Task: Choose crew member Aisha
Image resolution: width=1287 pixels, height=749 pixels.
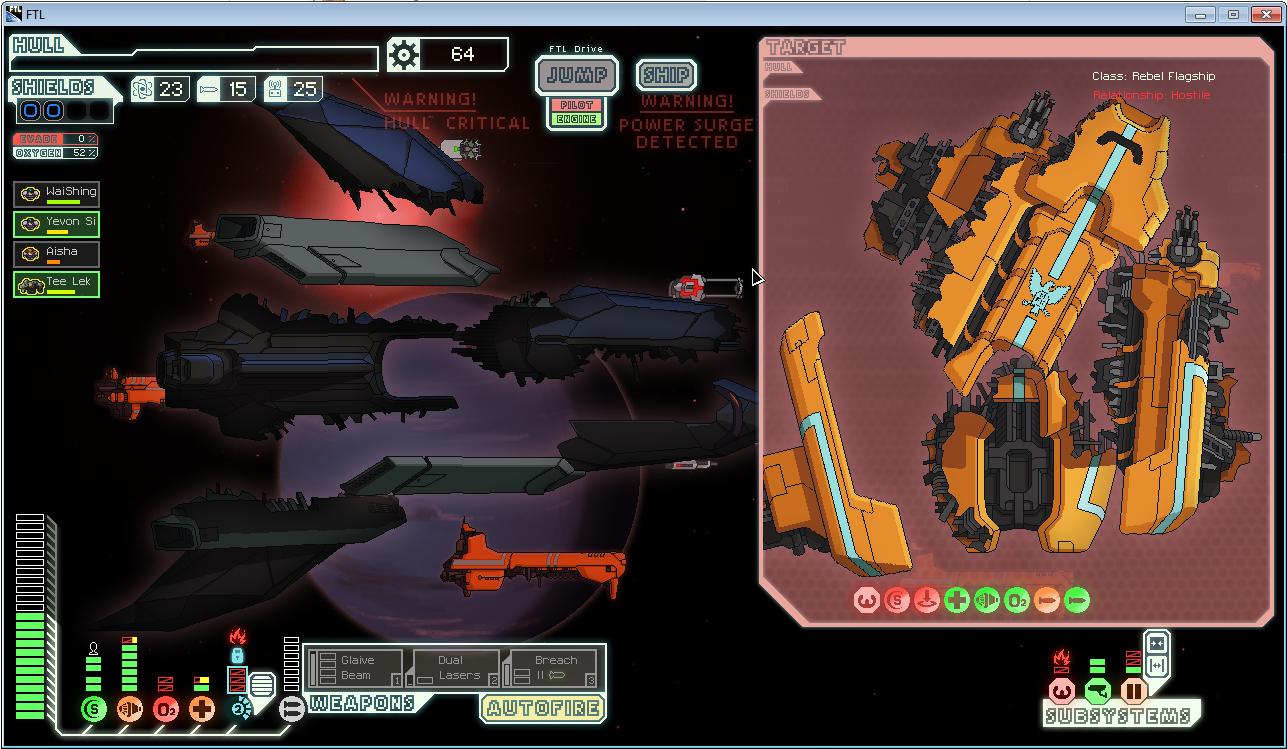Action: (57, 253)
